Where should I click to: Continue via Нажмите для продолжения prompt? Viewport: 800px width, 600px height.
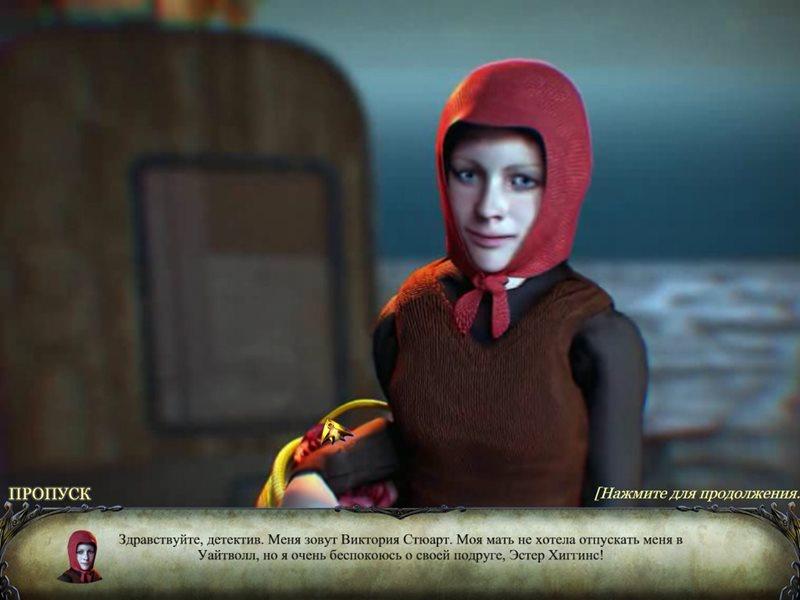(697, 494)
